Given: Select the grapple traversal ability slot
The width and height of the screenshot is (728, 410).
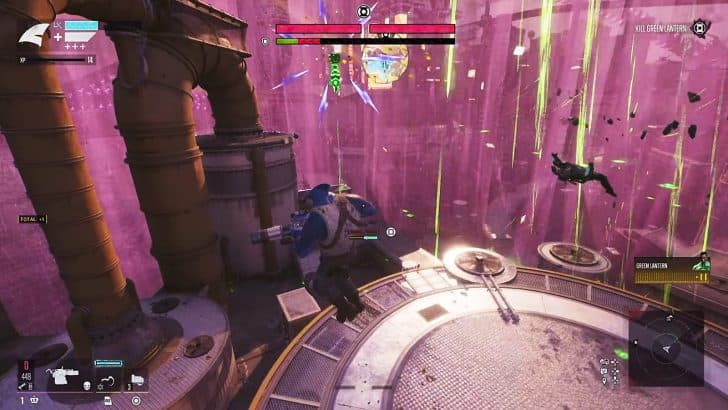Looking at the screenshot, I should click(x=107, y=380).
